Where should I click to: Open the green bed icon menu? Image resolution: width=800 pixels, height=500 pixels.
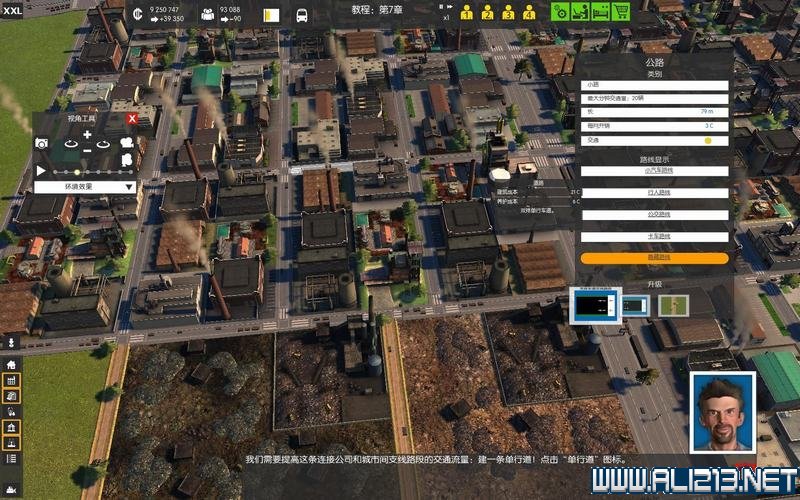[x=600, y=12]
